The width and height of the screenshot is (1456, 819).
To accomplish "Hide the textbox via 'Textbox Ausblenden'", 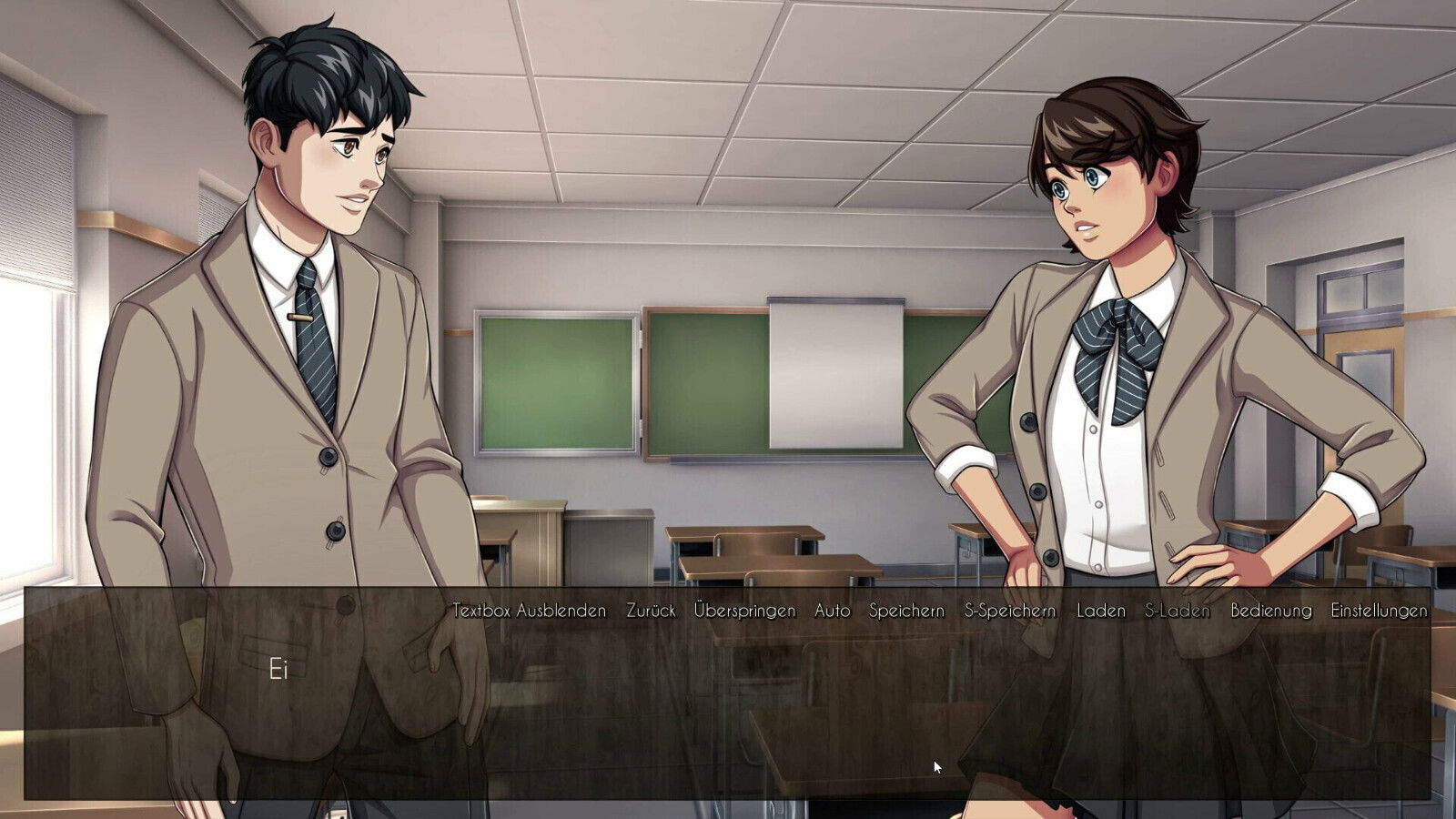I will [530, 612].
